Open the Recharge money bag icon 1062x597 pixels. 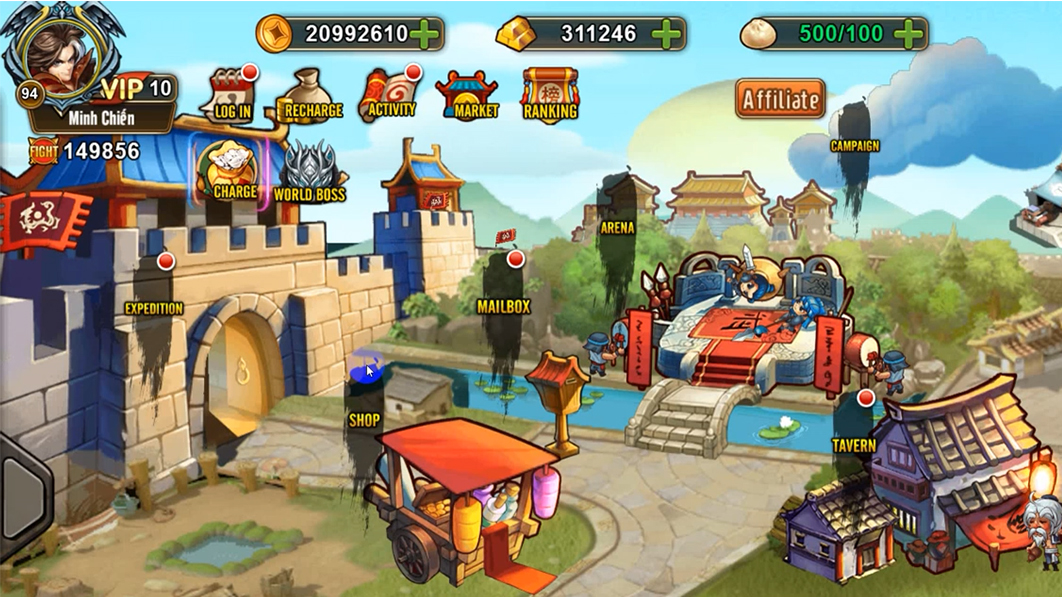click(x=312, y=95)
